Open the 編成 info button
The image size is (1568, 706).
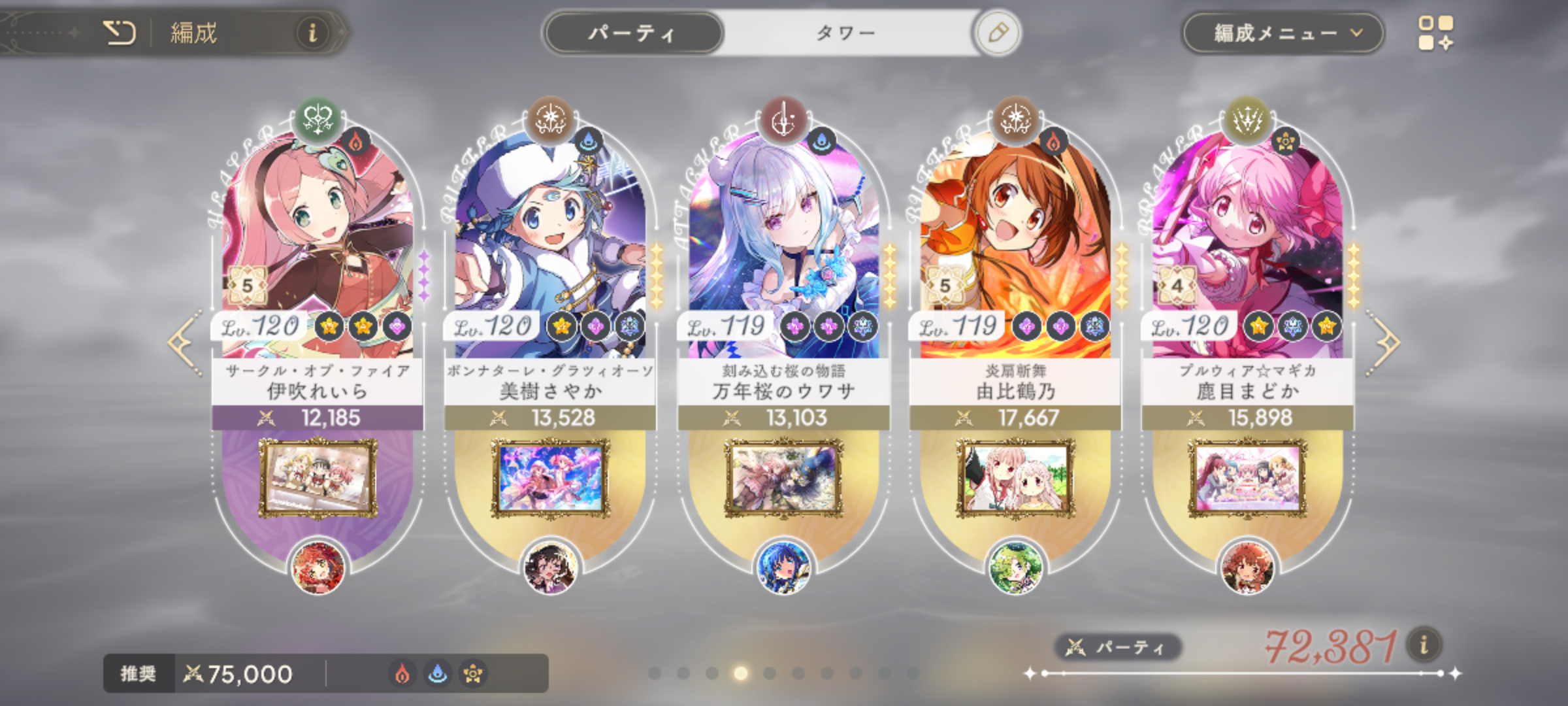[312, 33]
